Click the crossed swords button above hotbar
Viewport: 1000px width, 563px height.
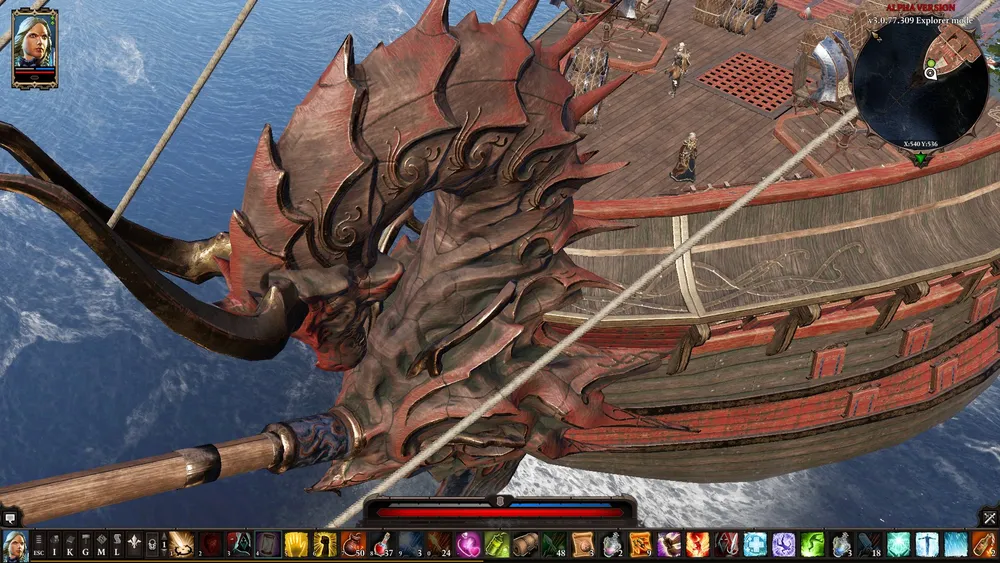pyautogui.click(x=989, y=517)
